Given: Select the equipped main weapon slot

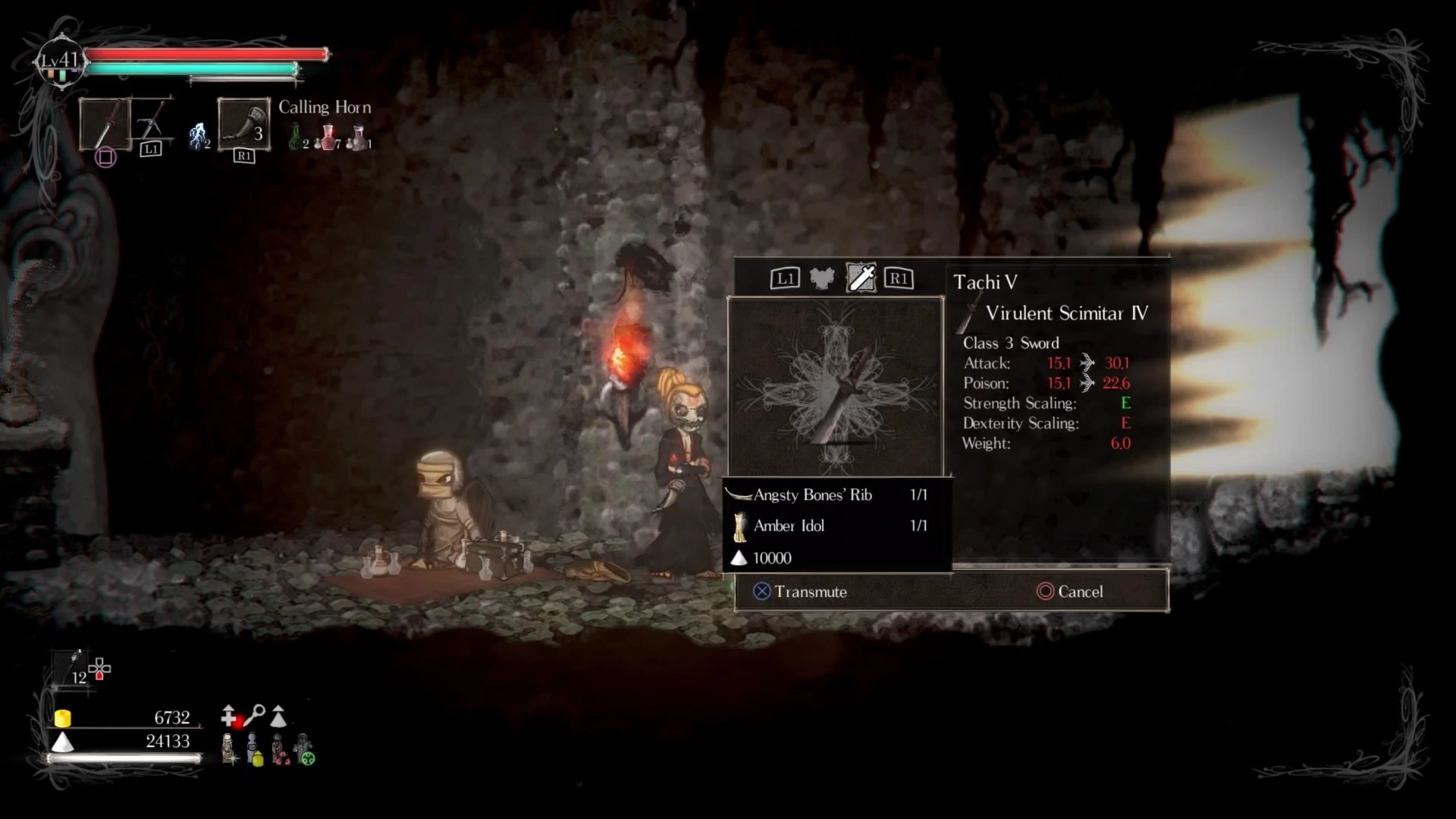Looking at the screenshot, I should 104,124.
